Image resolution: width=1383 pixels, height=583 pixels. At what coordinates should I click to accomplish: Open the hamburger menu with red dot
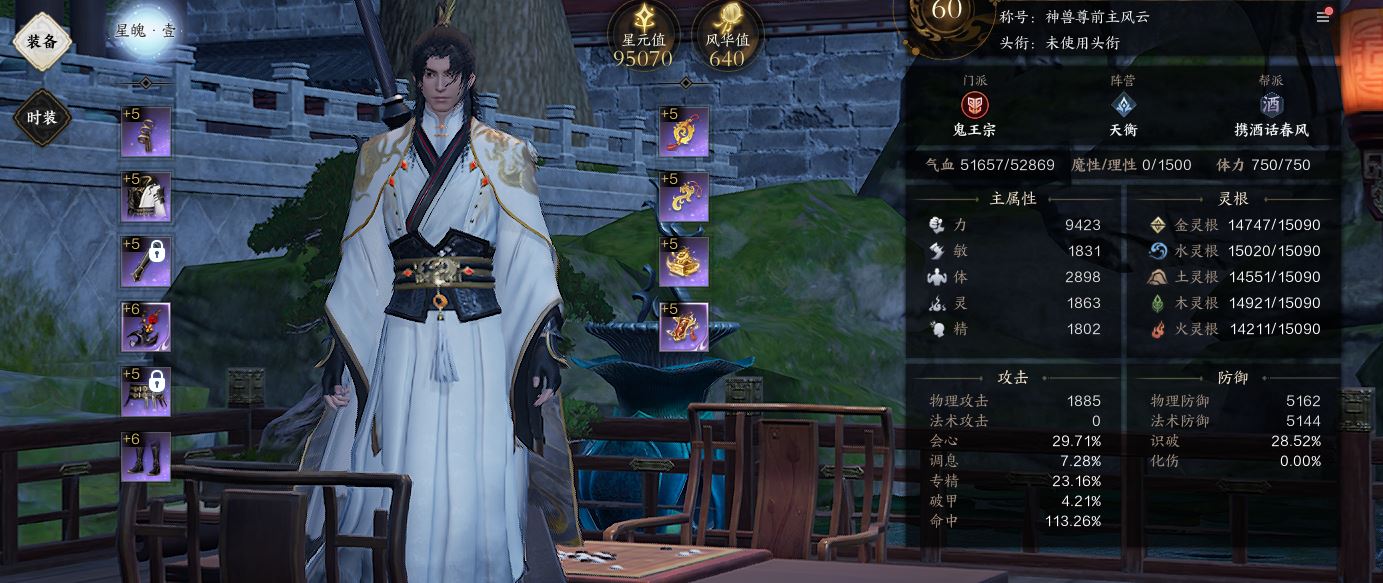[1323, 17]
